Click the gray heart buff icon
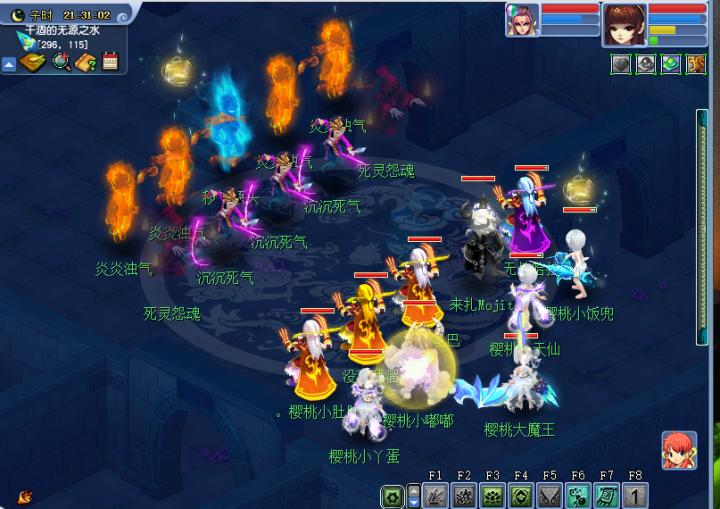The height and width of the screenshot is (509, 720). 621,64
